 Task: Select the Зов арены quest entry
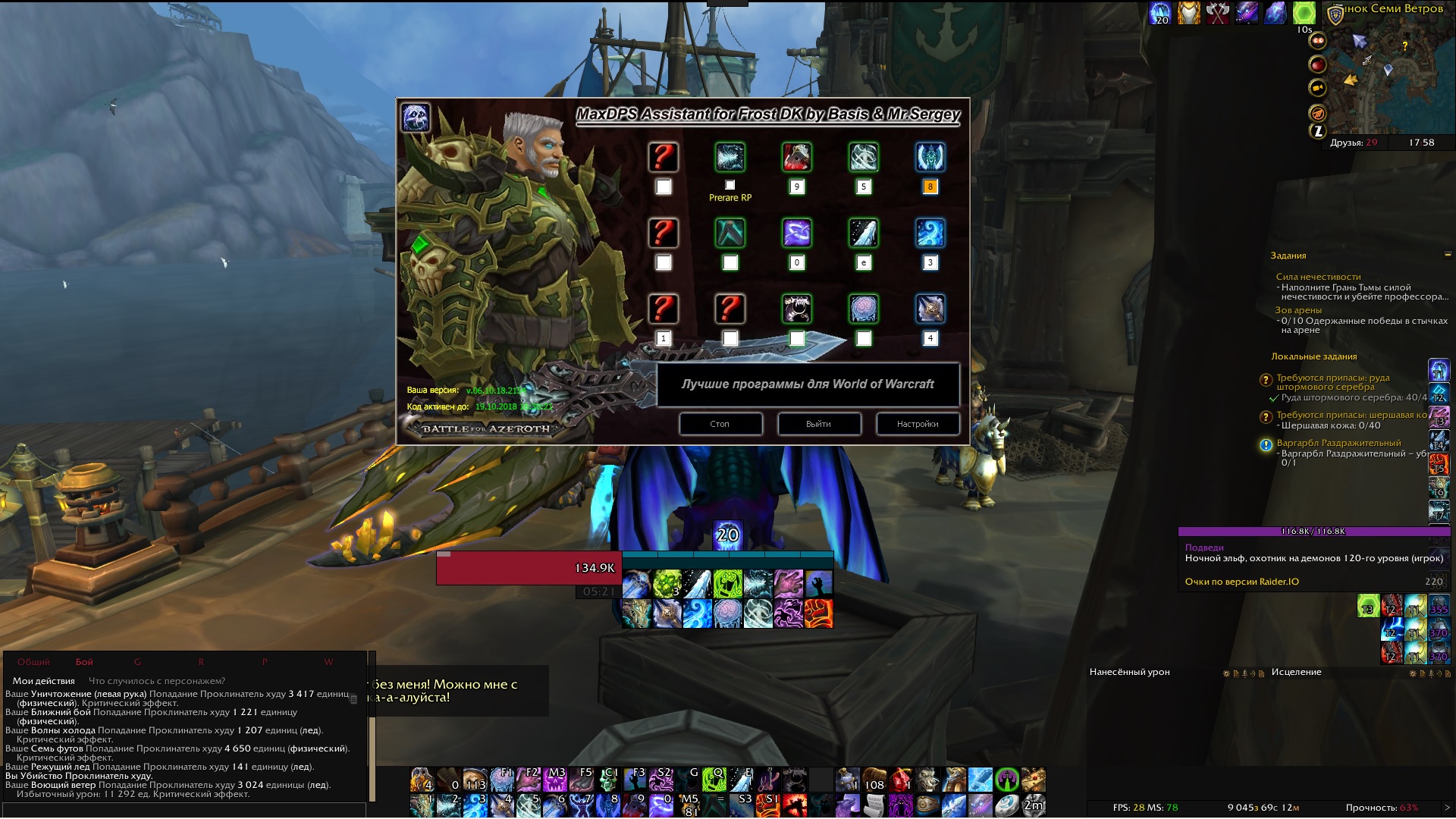point(1298,310)
